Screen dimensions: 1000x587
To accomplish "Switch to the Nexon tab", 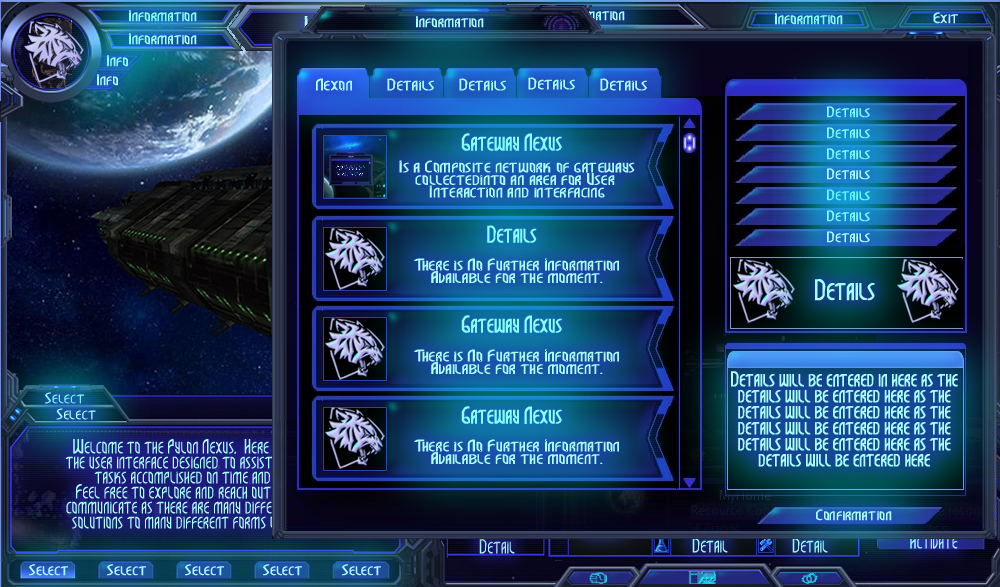I will tap(333, 85).
